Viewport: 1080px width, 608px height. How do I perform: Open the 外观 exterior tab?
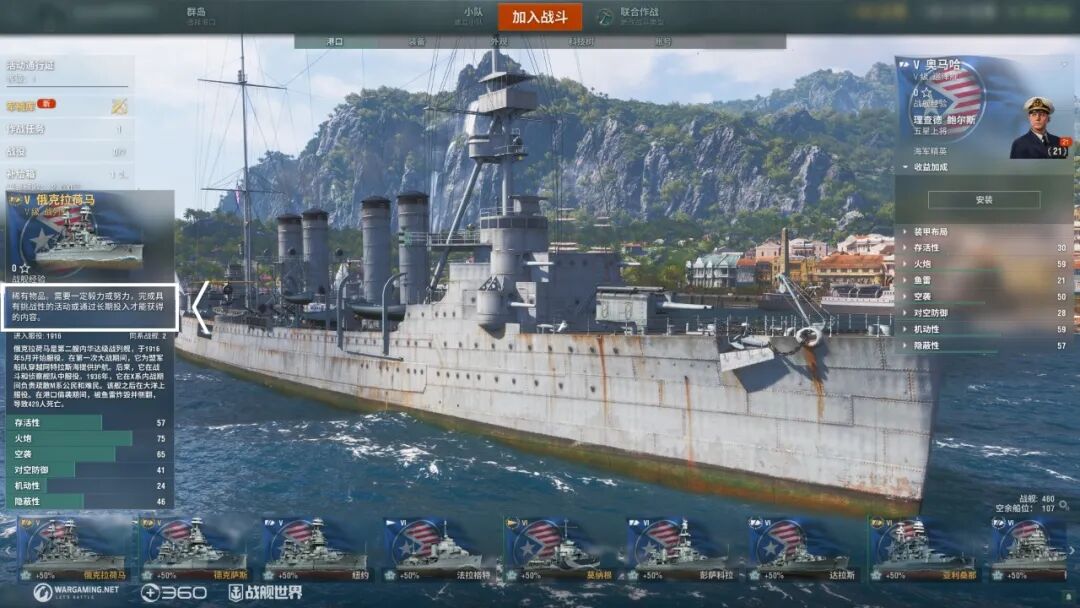[499, 42]
